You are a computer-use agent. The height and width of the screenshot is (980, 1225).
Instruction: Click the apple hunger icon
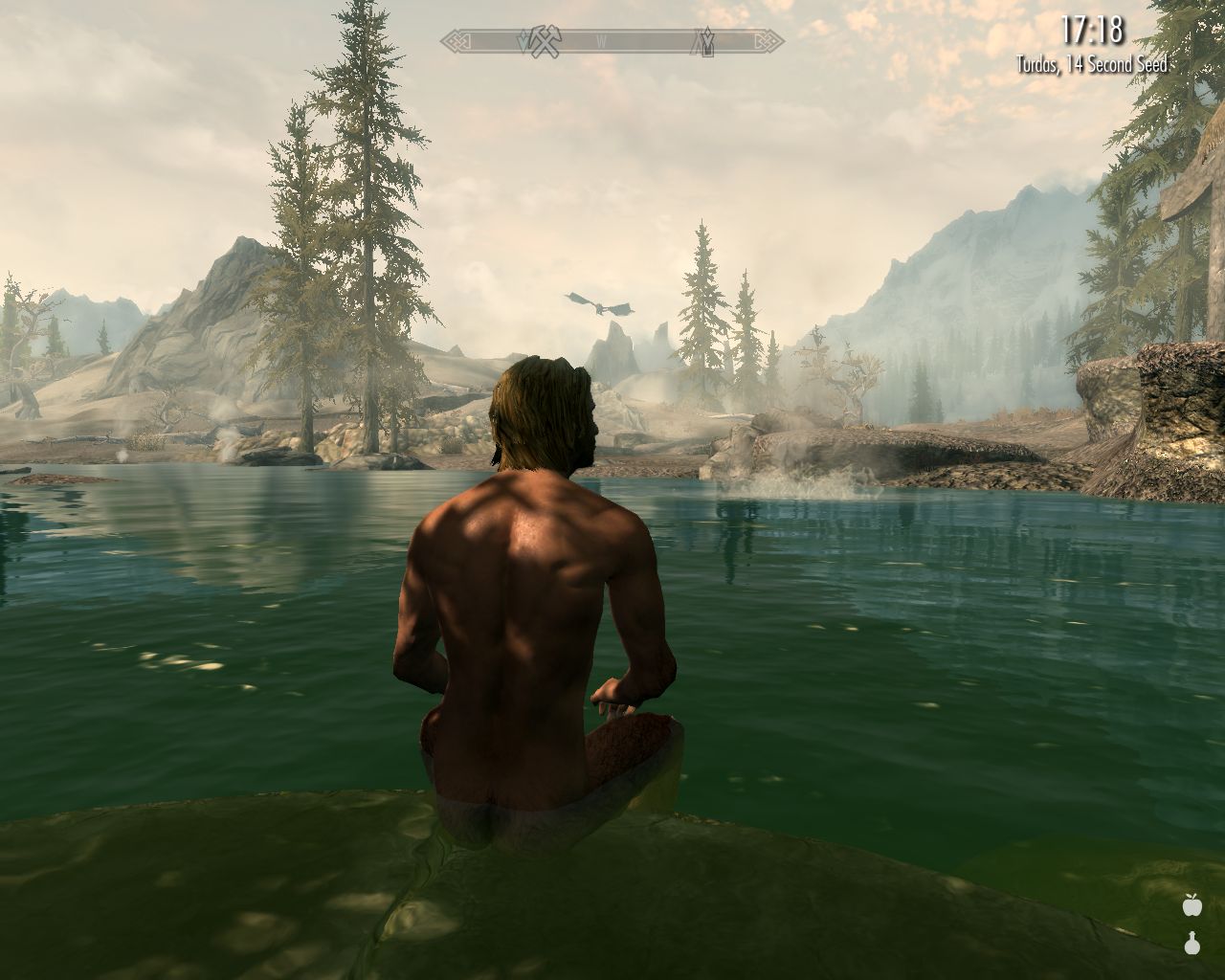tap(1192, 903)
